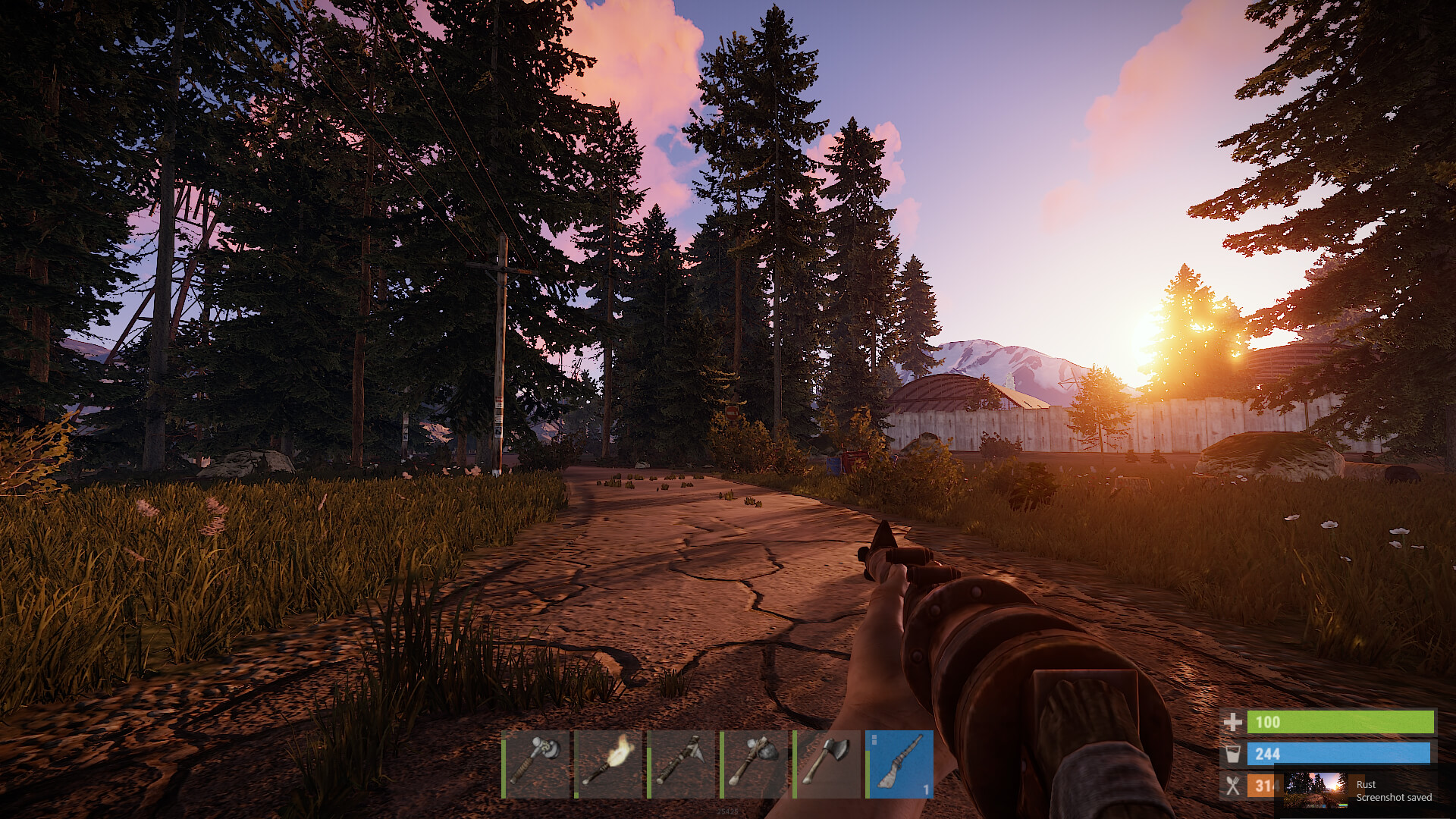Click the build number text below the hotbar
This screenshot has height=819, width=1456.
(x=728, y=809)
